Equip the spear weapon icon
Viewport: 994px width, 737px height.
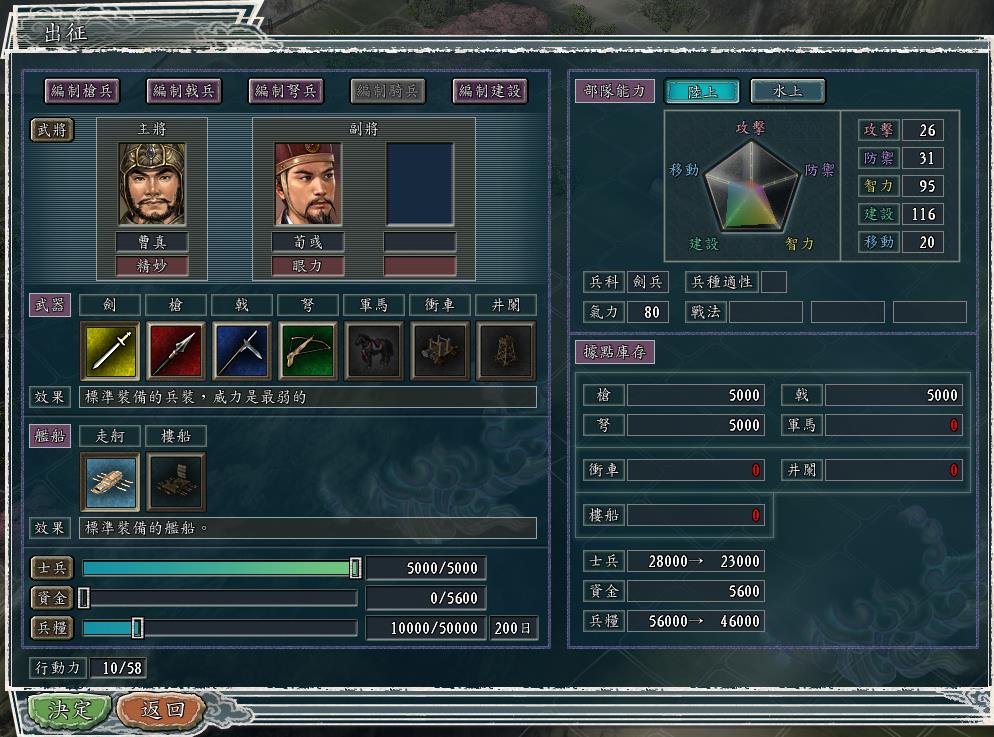pos(176,350)
